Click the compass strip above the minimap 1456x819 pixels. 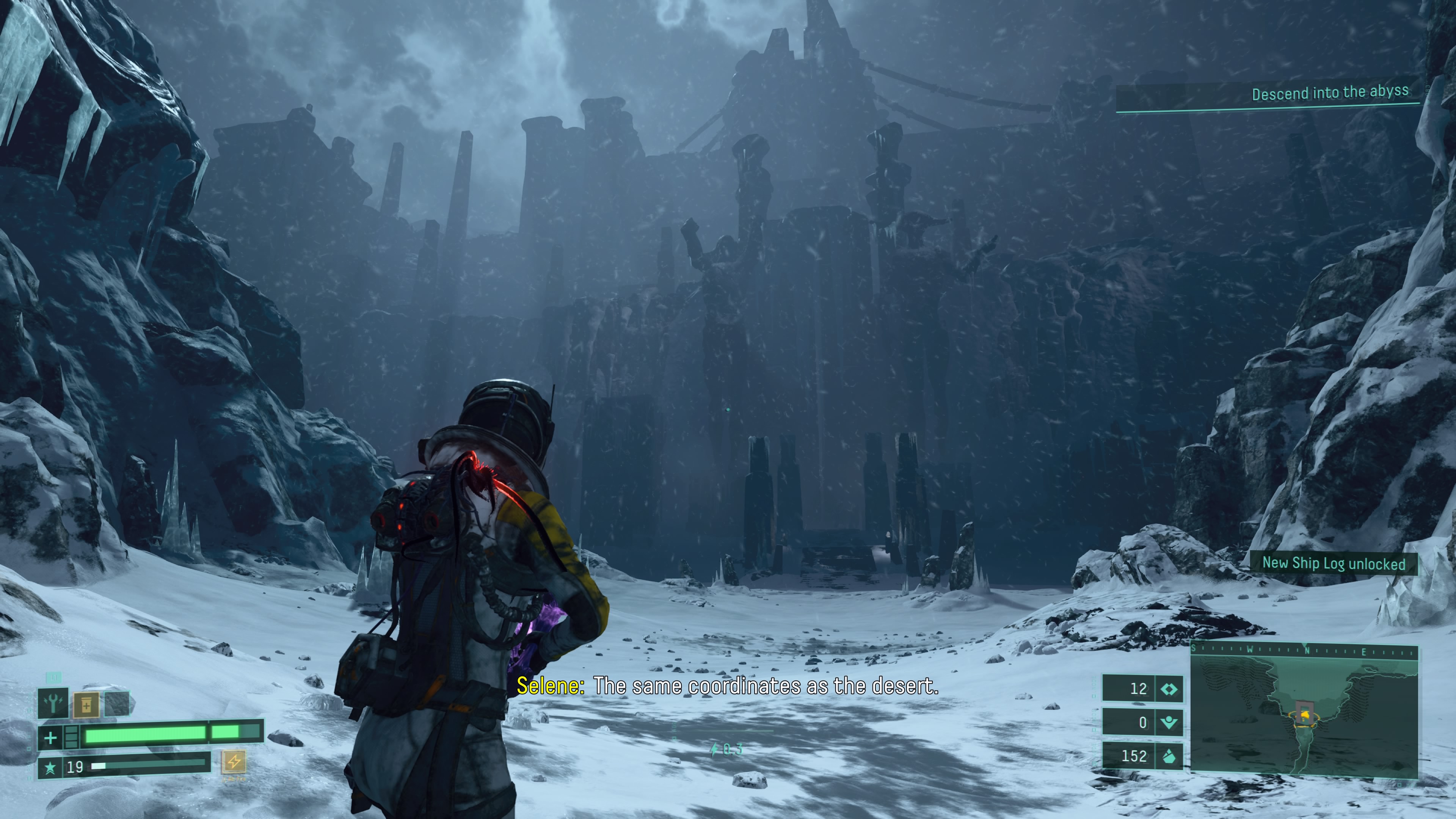(1304, 651)
